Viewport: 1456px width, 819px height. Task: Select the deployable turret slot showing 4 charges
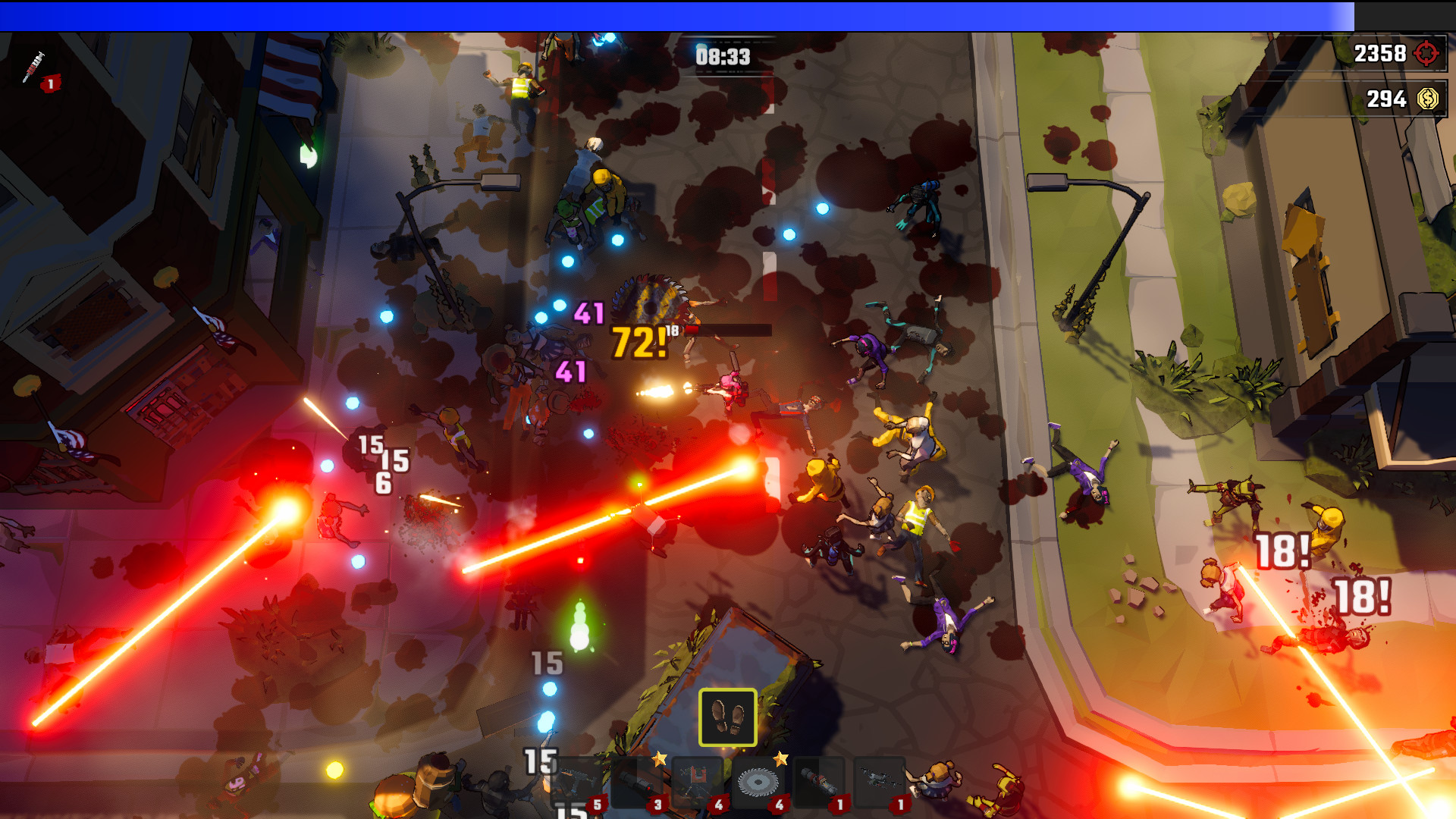pos(696,783)
